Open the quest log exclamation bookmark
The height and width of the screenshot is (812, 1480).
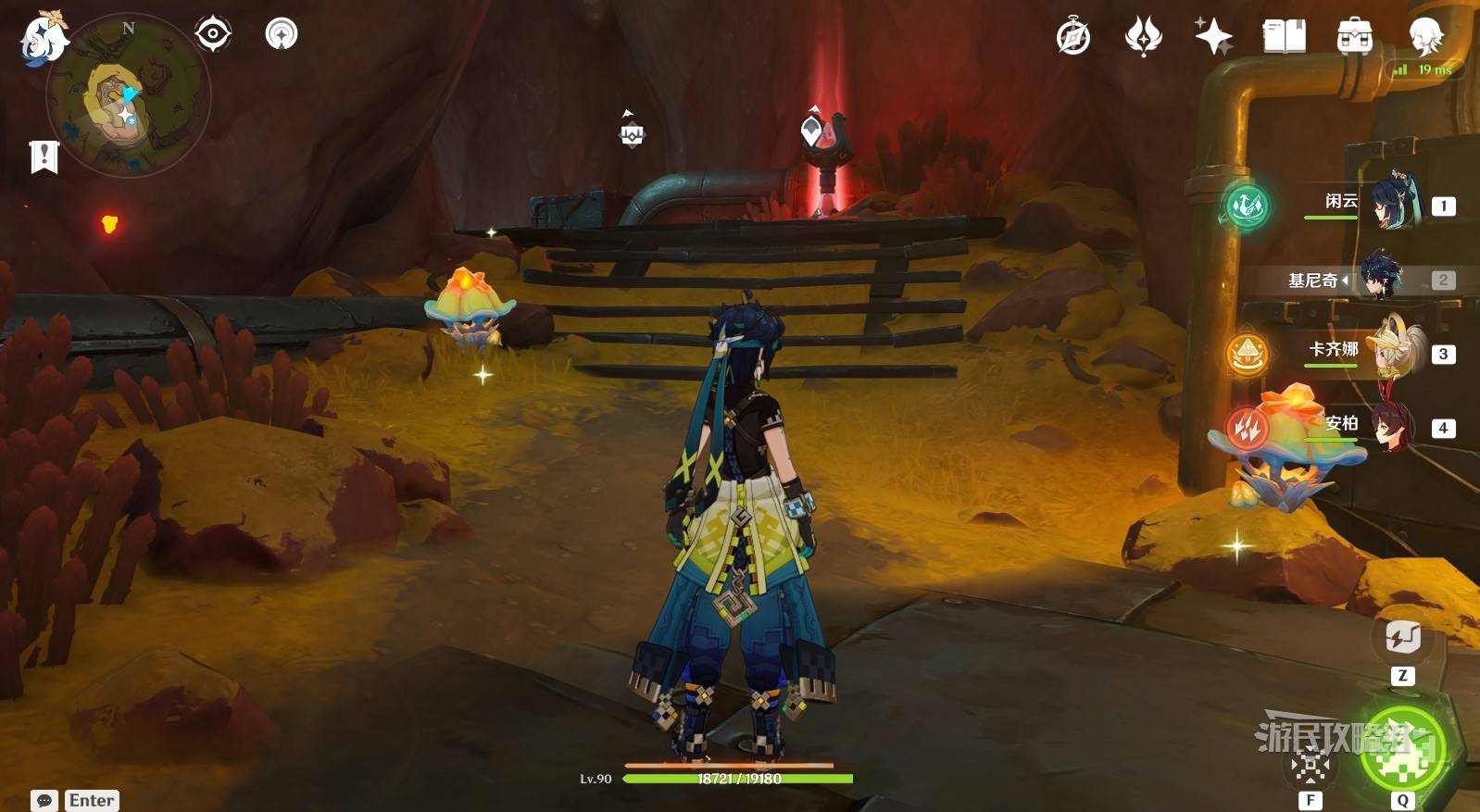click(x=44, y=156)
